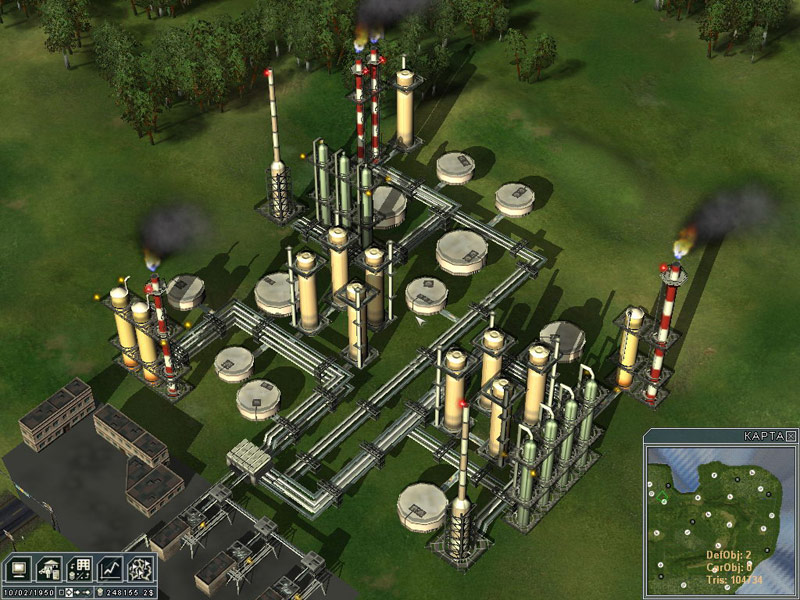
Task: Close the KAPTA minimap window
Action: [x=791, y=436]
